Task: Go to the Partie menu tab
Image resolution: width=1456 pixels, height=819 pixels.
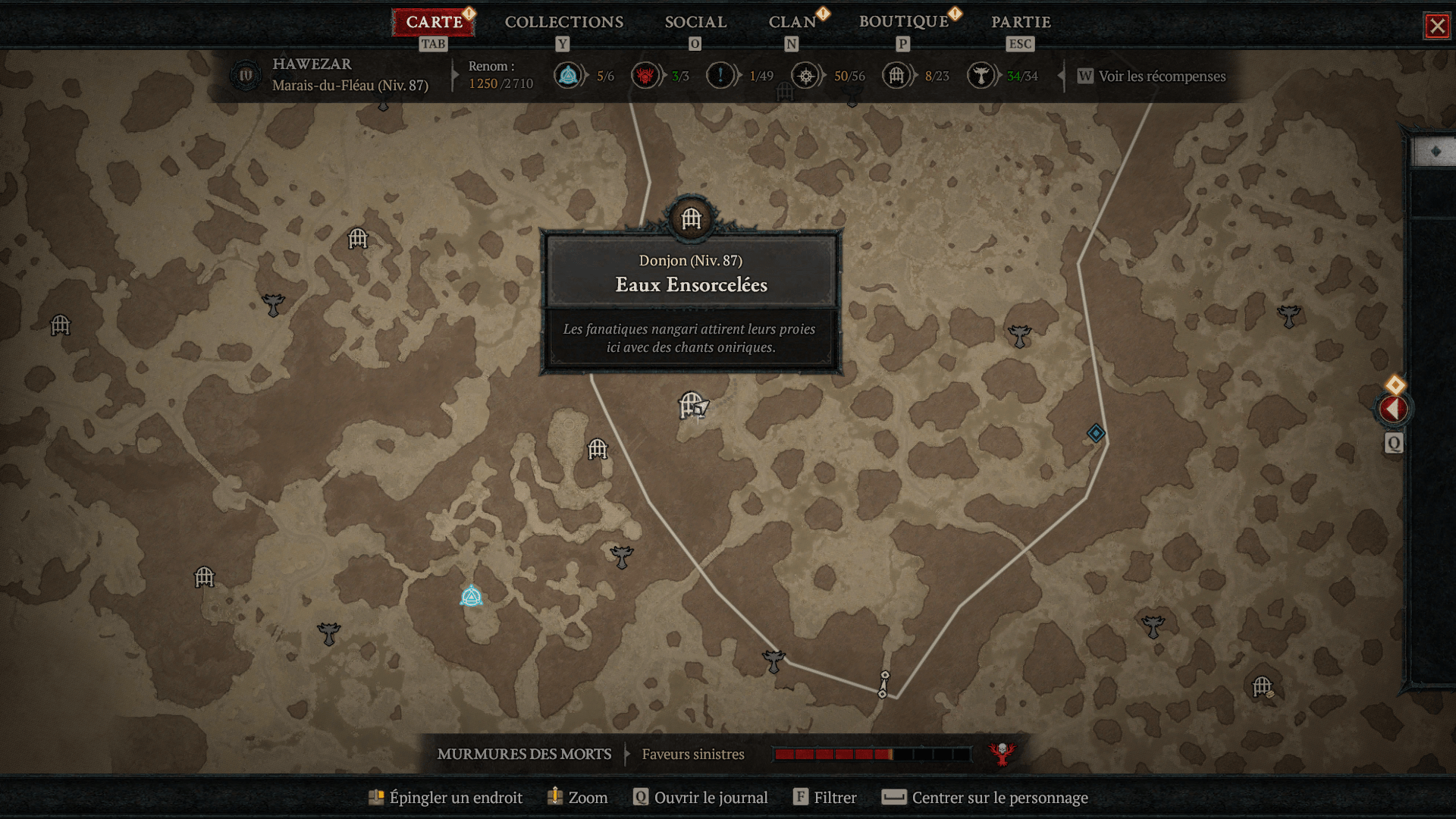Action: [x=1021, y=22]
